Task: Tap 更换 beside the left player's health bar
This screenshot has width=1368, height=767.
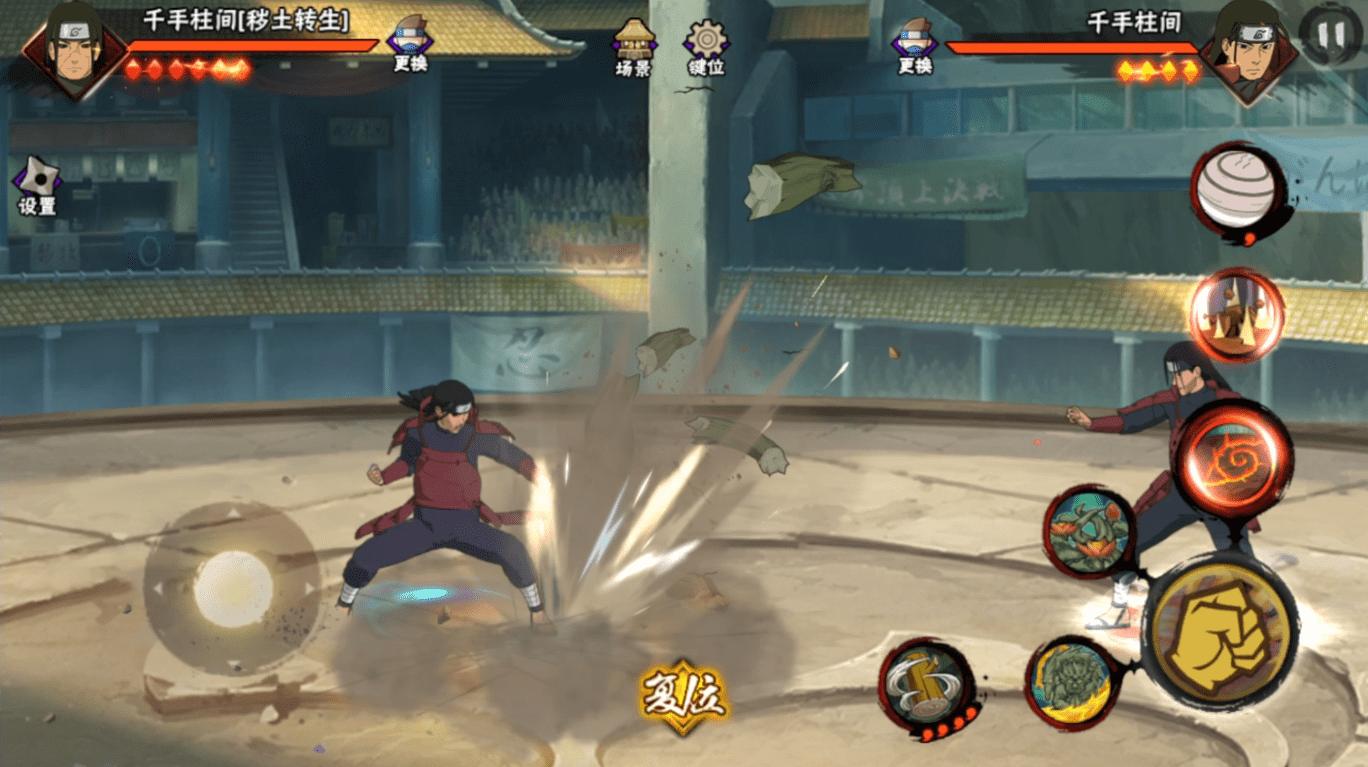Action: pos(410,43)
